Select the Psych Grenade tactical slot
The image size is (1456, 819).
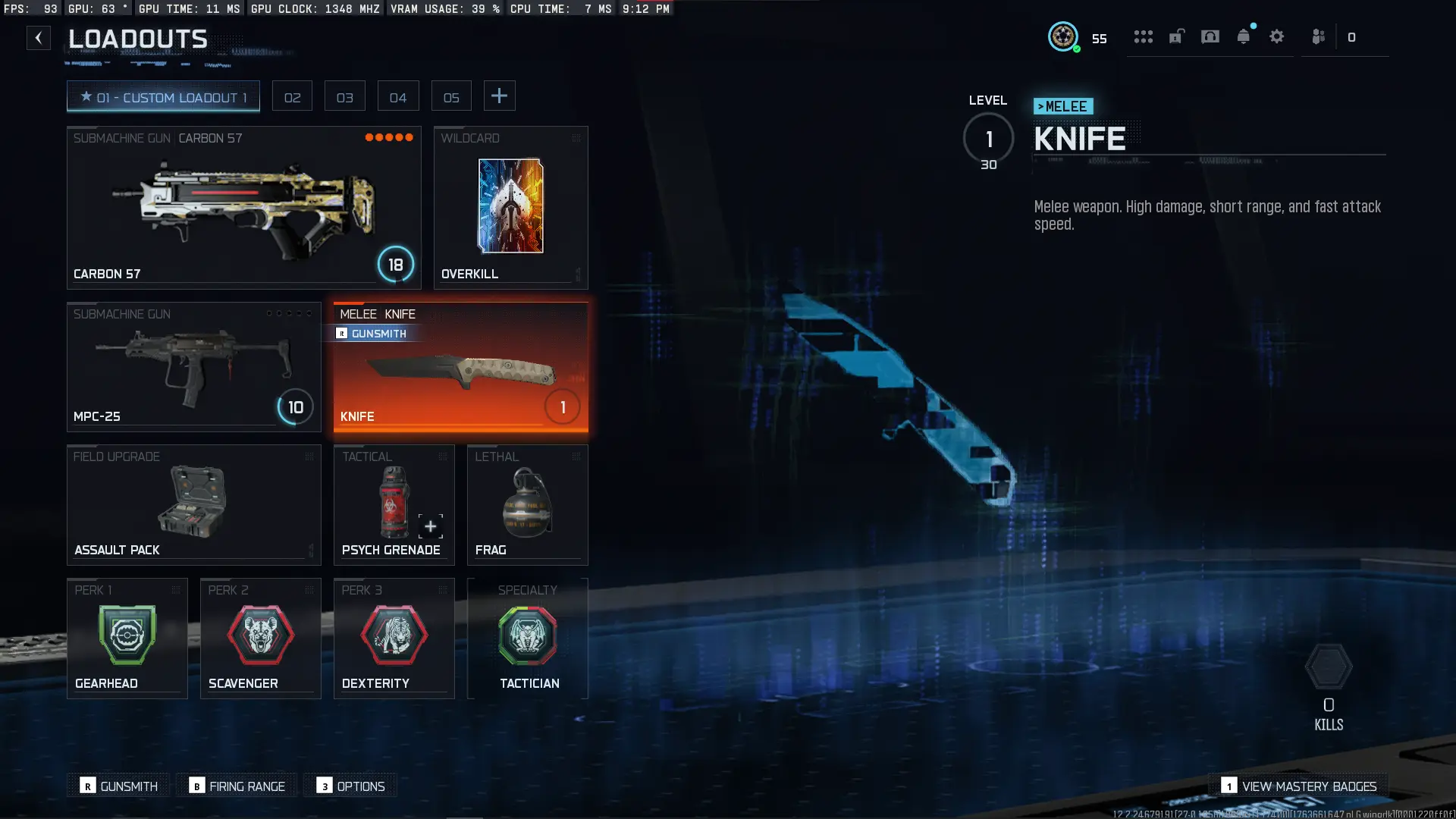point(394,504)
